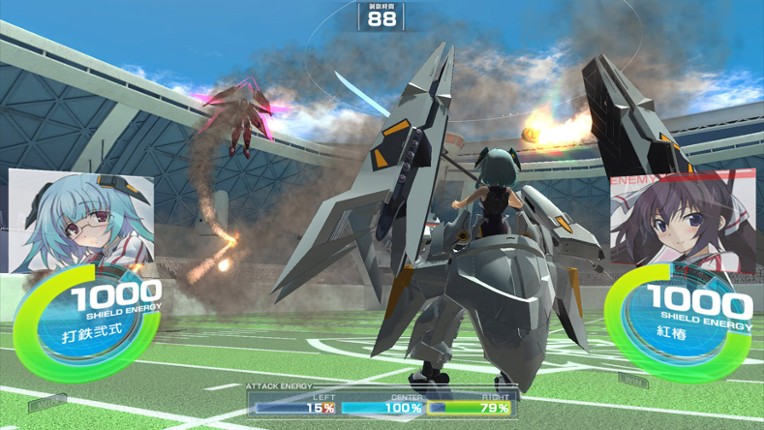
Task: Select the enemy pilot portrait
Action: (x=683, y=221)
